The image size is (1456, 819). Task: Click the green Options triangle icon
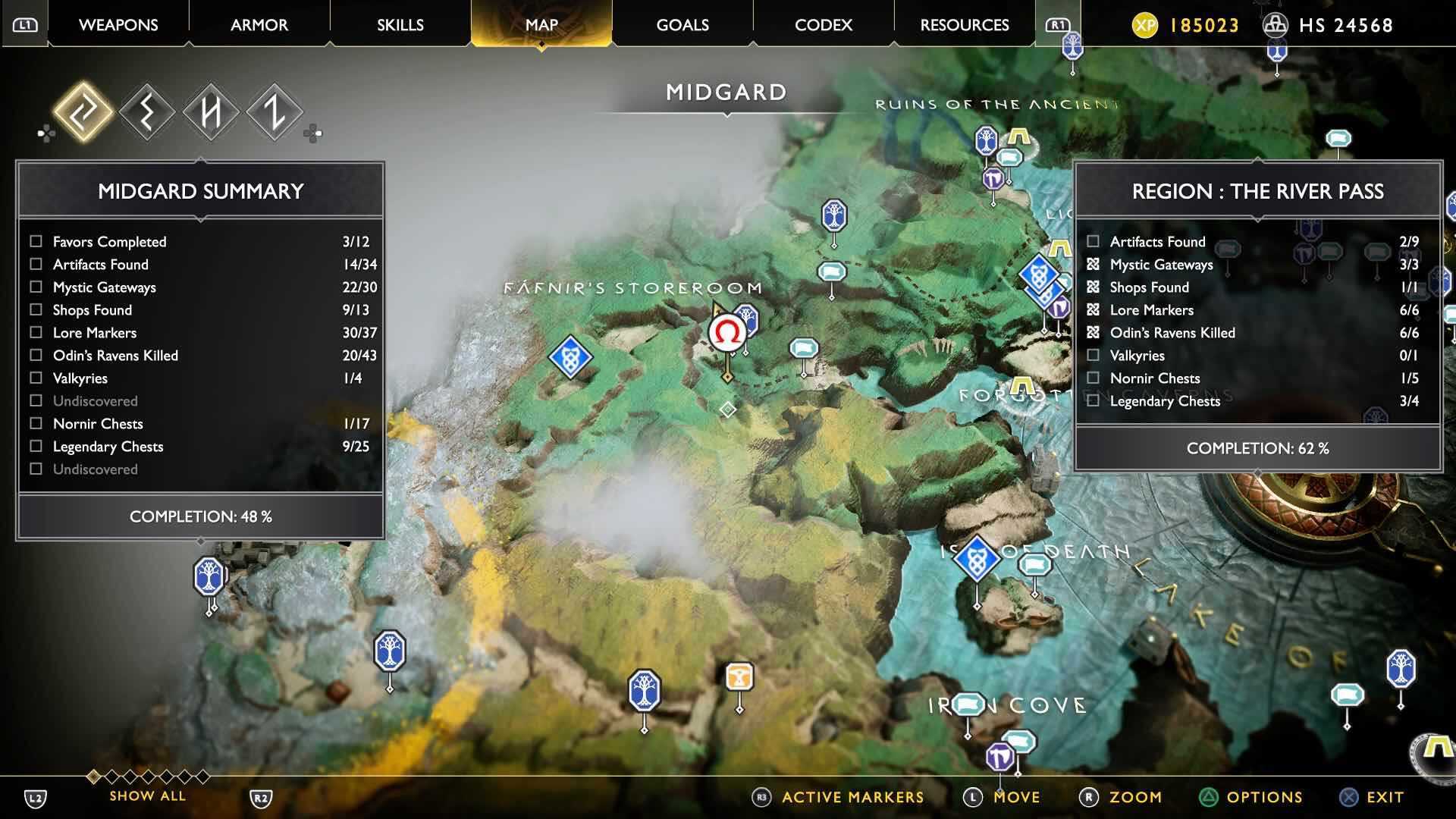coord(1208,797)
